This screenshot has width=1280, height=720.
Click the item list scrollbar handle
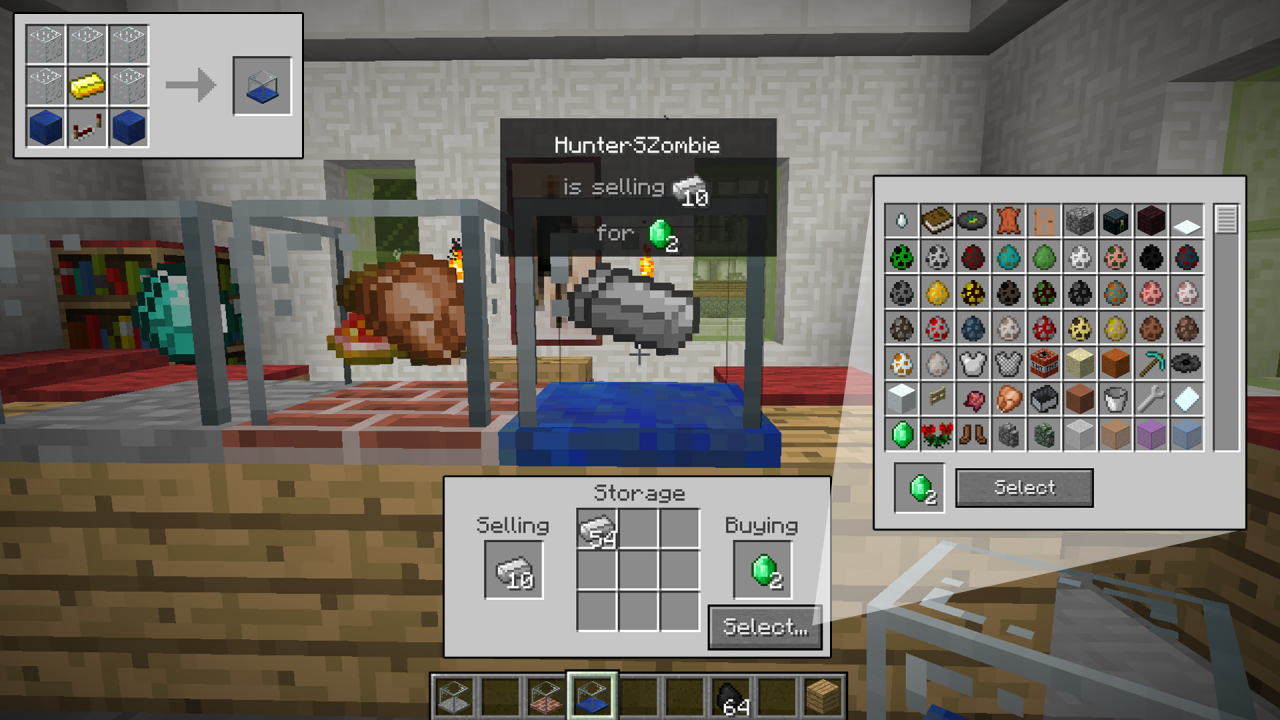(1226, 219)
